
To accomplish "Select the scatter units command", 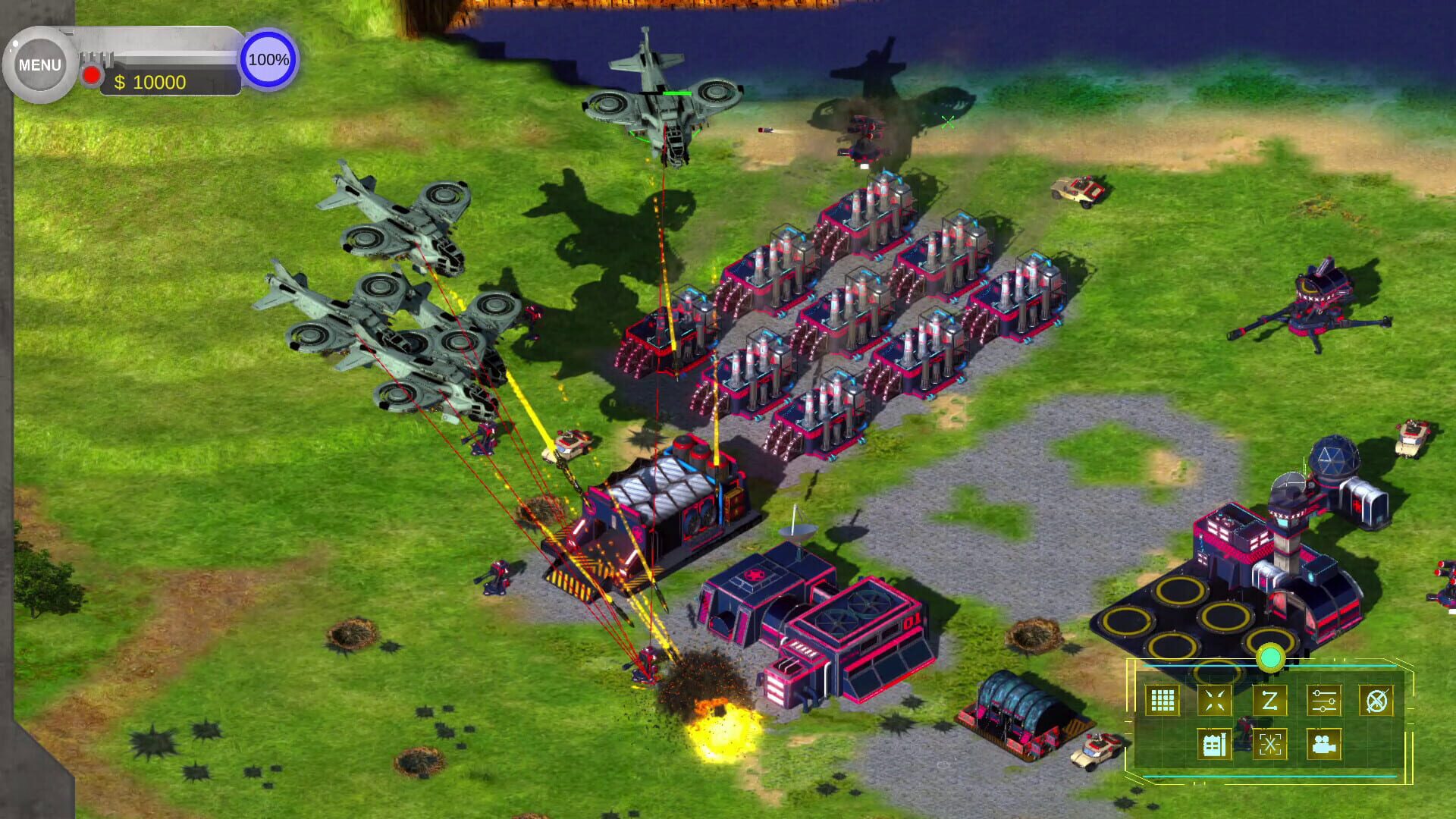I will point(1215,701).
